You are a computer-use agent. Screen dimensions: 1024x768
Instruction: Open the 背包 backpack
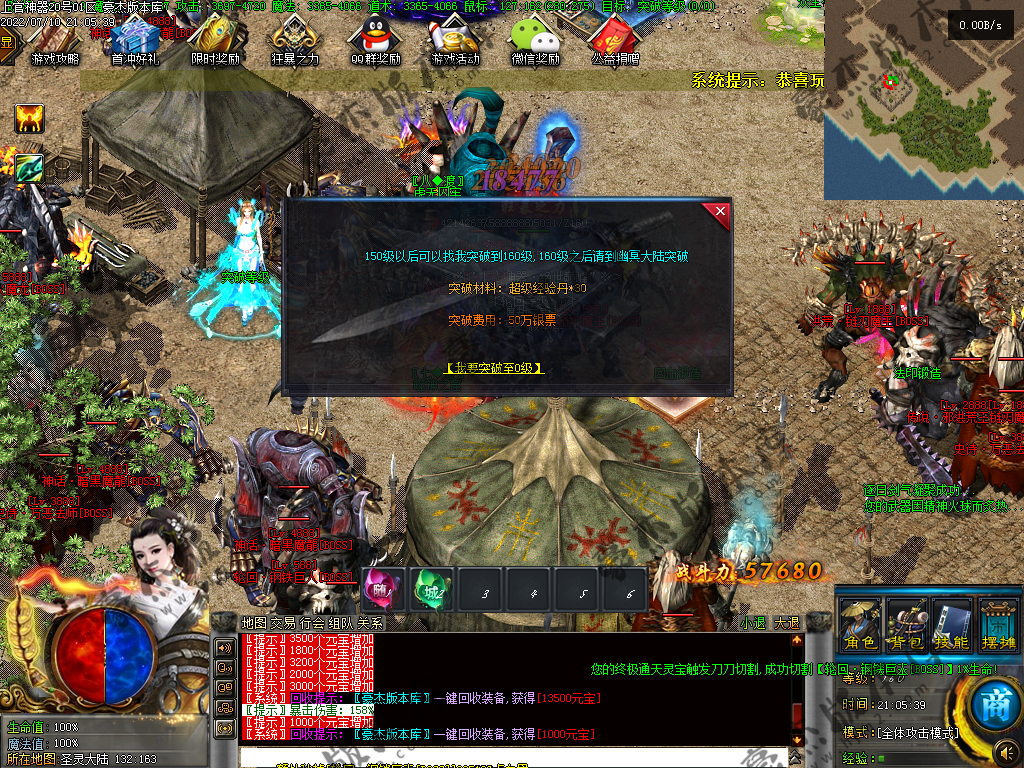[x=907, y=627]
